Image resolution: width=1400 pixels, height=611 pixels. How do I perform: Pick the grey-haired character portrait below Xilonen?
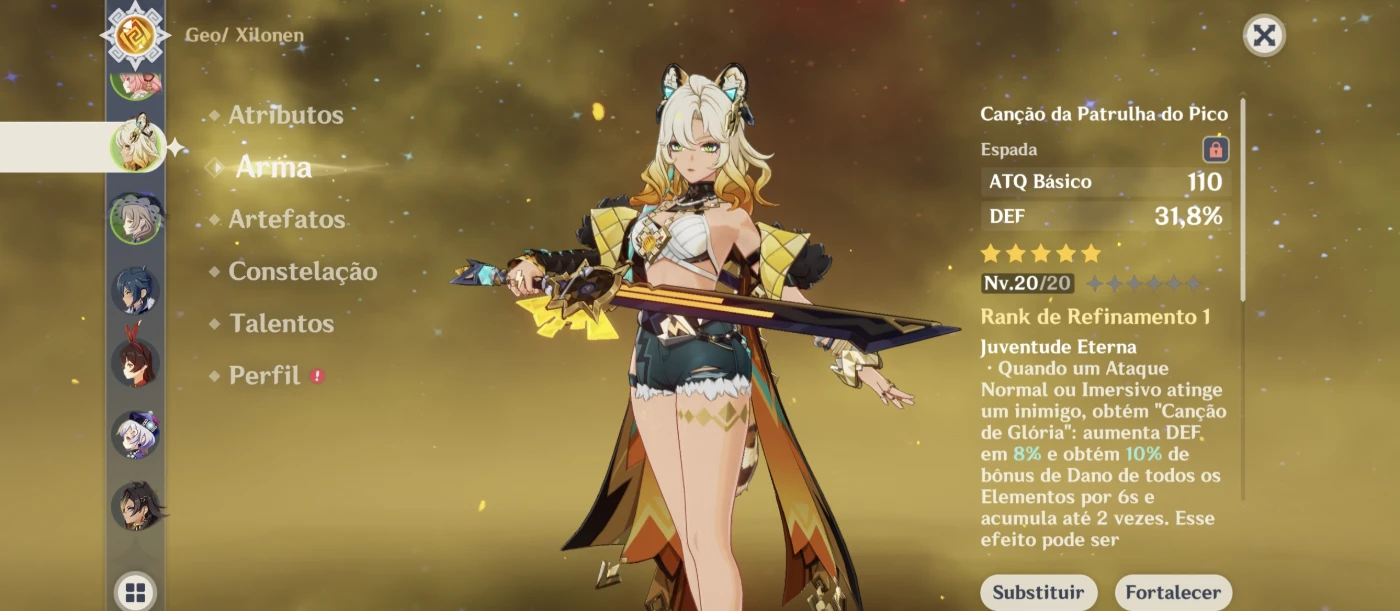(x=135, y=218)
